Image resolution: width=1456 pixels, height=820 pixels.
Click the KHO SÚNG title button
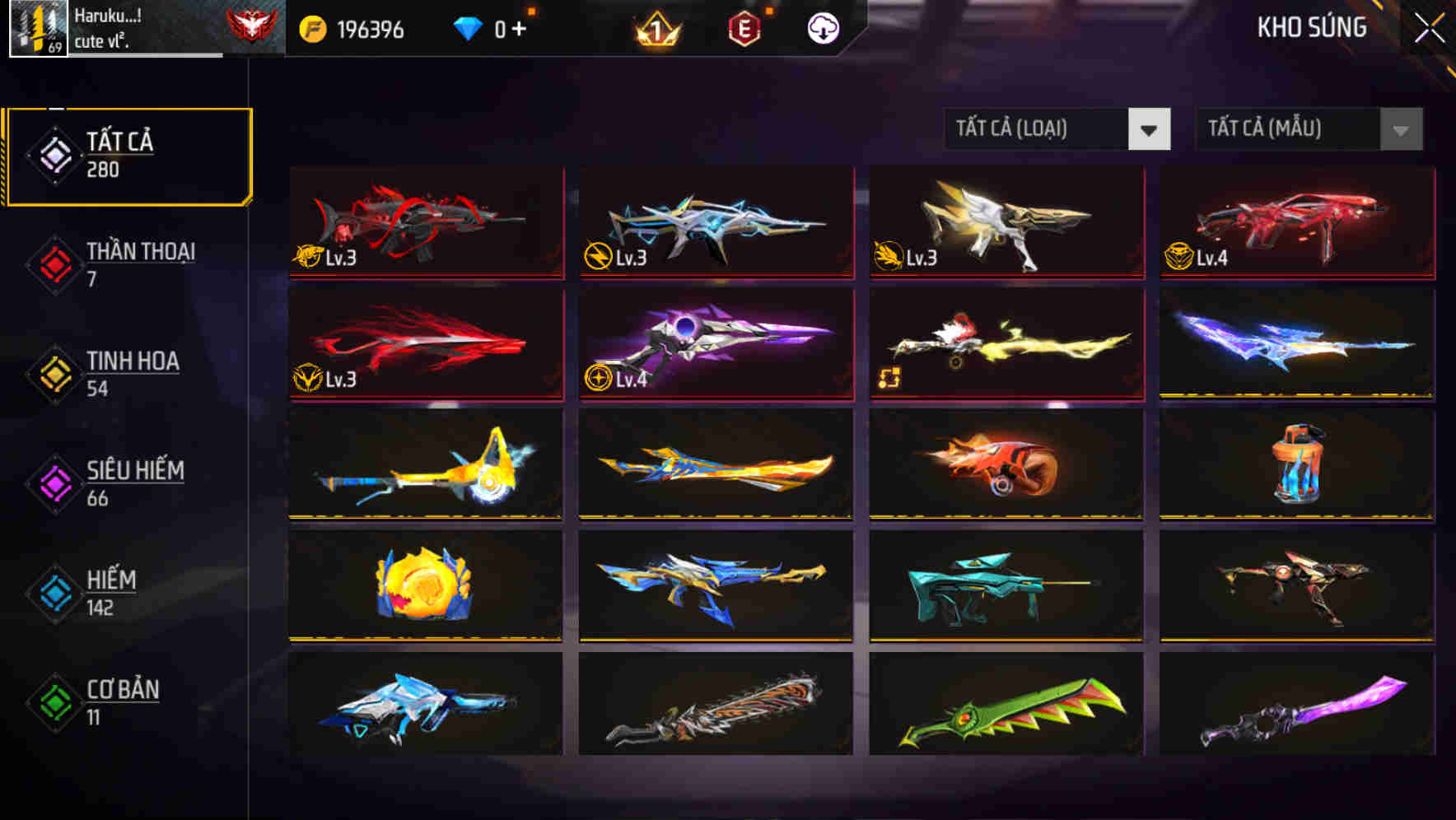click(x=1312, y=27)
